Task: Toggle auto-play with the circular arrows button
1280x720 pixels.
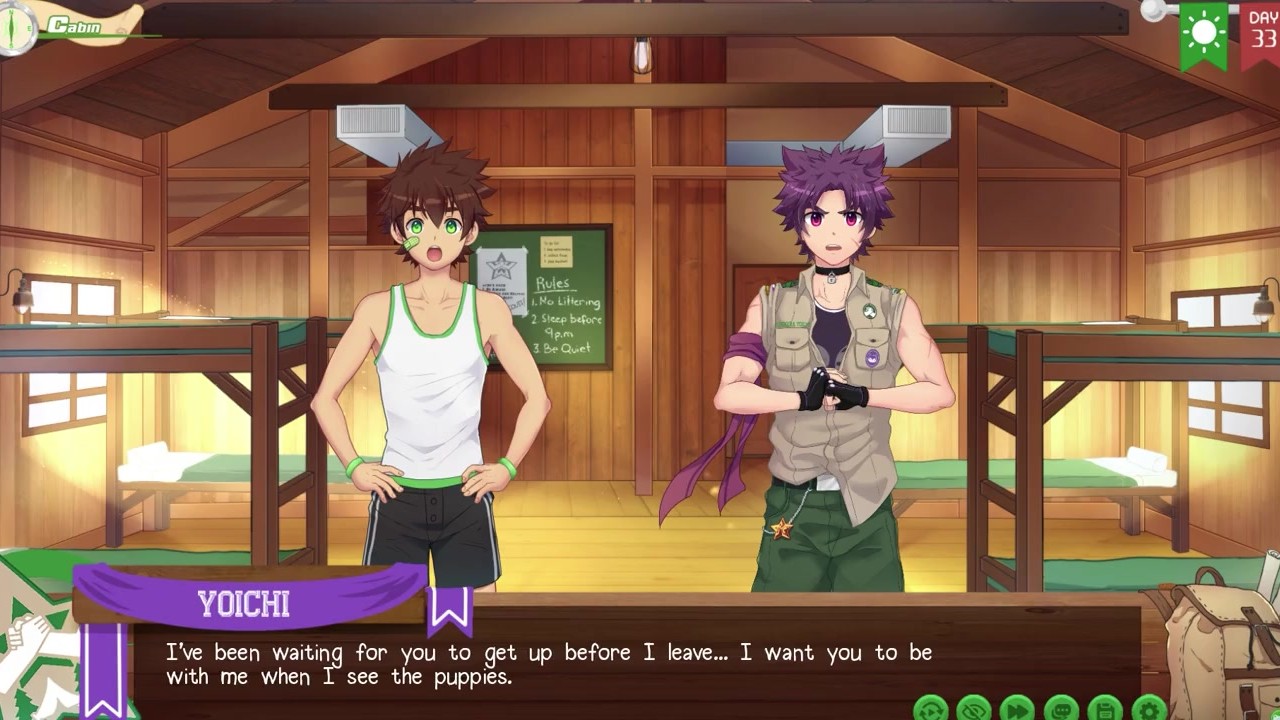Action: pyautogui.click(x=931, y=709)
